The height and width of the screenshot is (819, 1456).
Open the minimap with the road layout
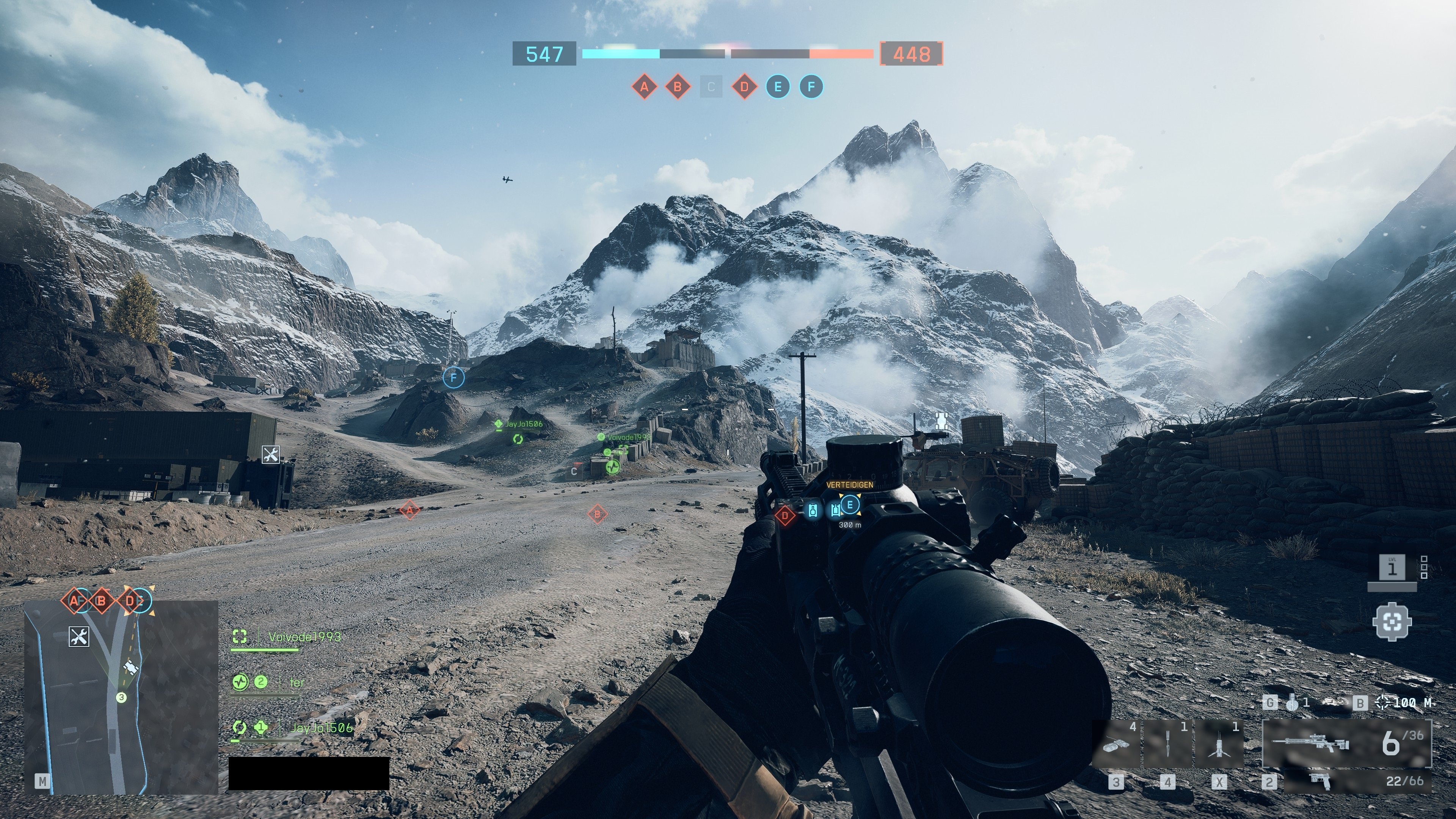(x=121, y=697)
